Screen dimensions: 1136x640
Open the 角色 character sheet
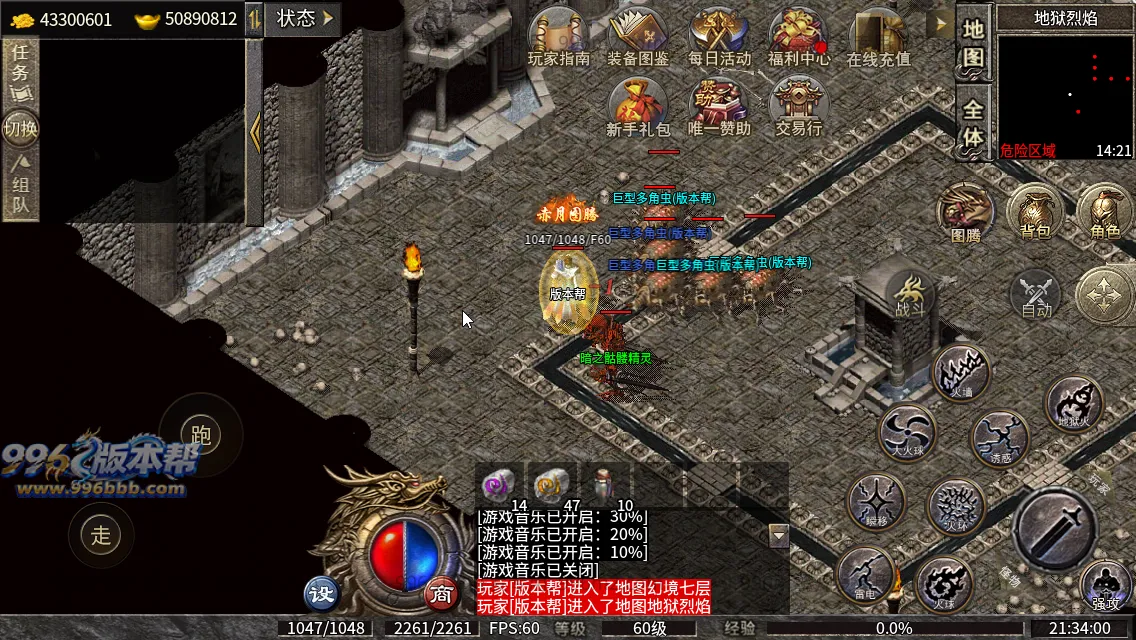1105,212
